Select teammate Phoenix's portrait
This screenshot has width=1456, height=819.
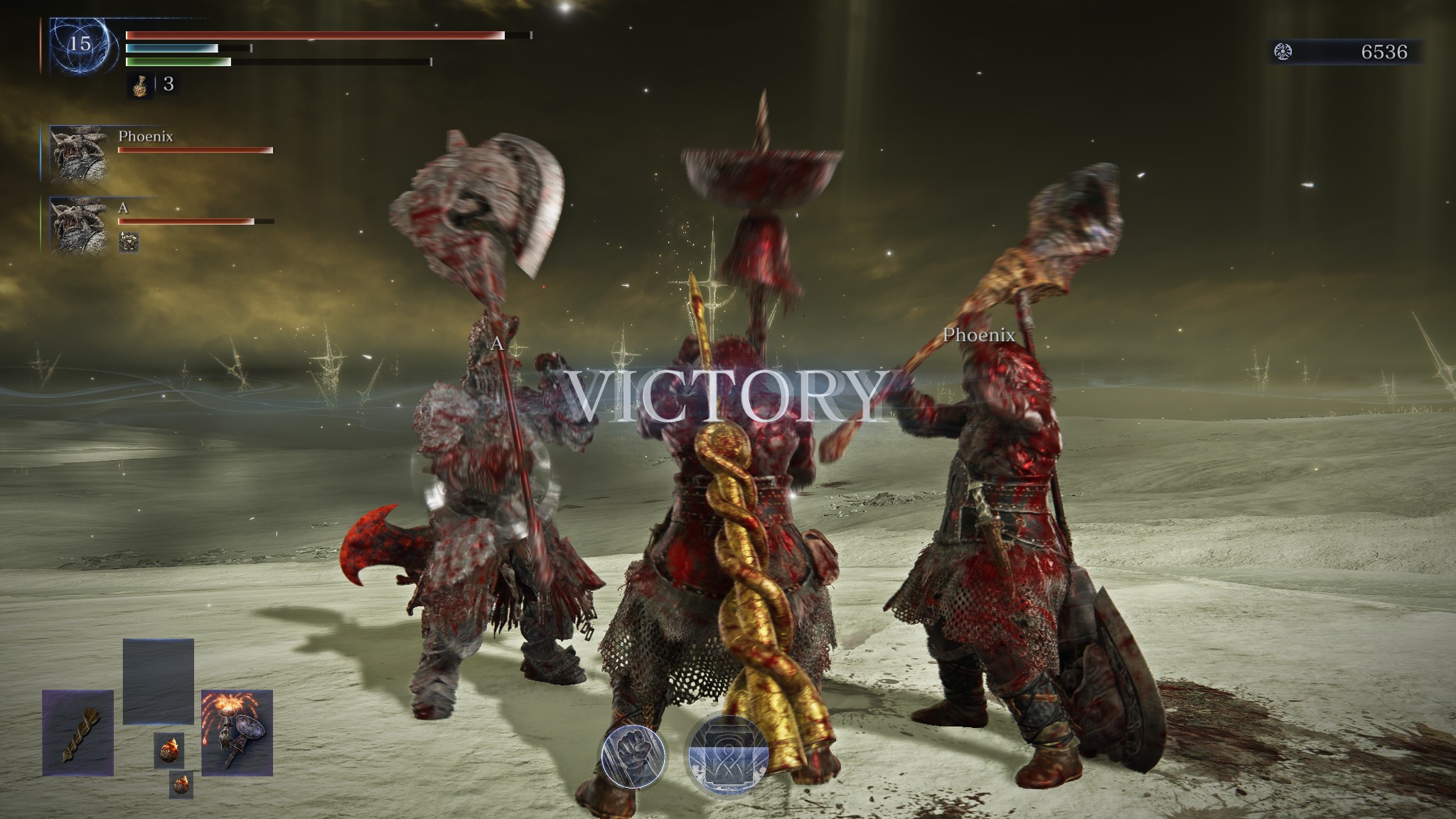[79, 154]
